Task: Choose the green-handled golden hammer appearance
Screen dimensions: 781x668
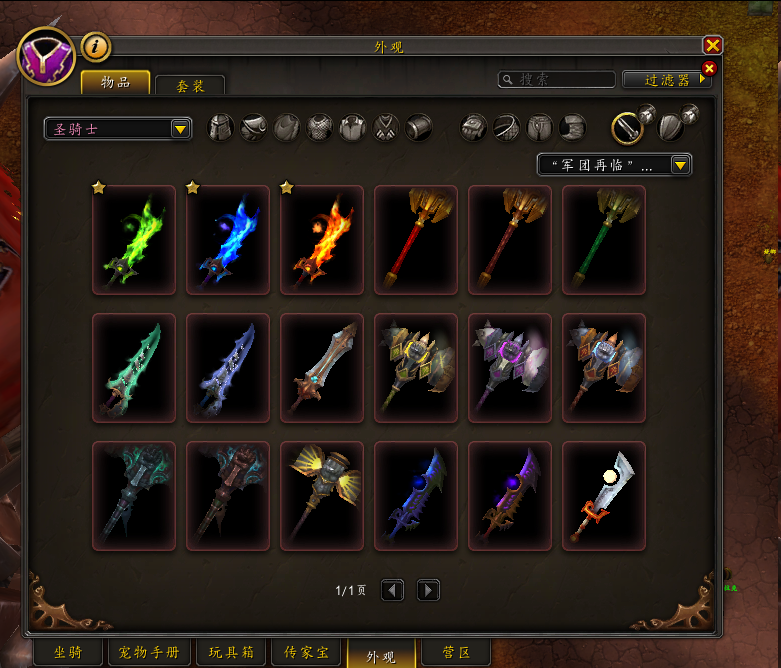Action: tap(604, 241)
